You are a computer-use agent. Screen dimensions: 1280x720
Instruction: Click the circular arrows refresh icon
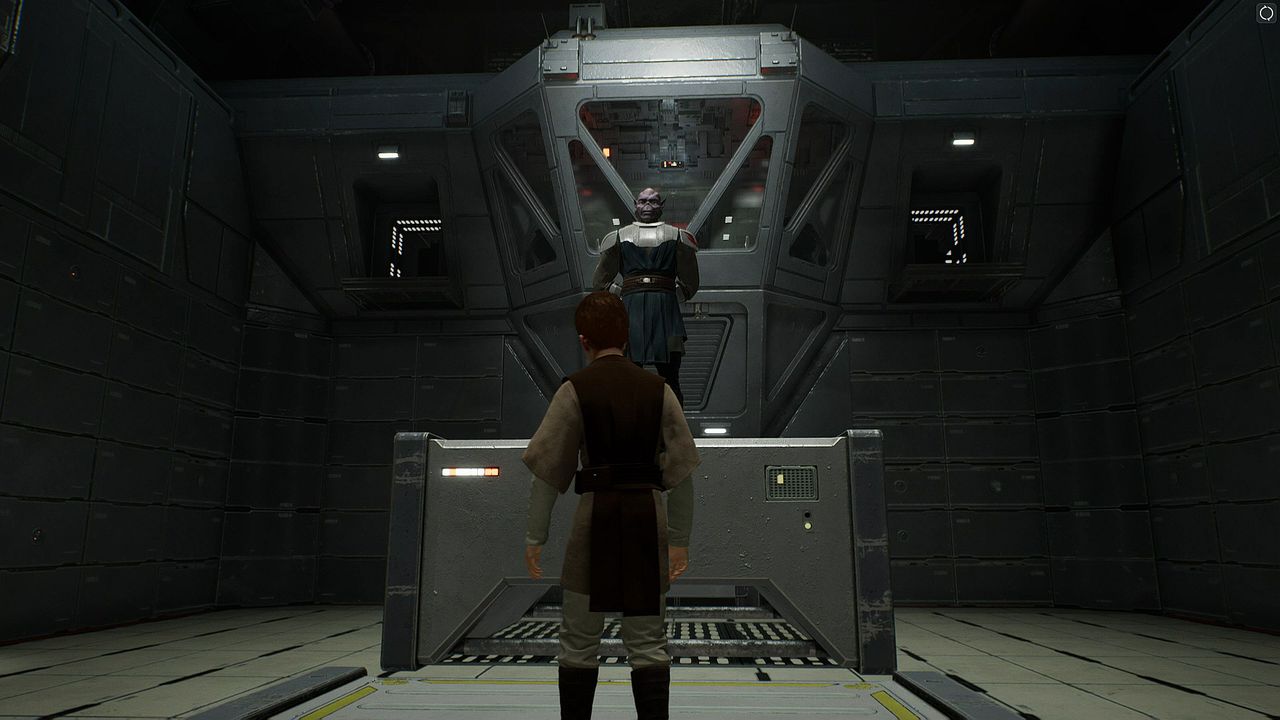[x=1265, y=13]
